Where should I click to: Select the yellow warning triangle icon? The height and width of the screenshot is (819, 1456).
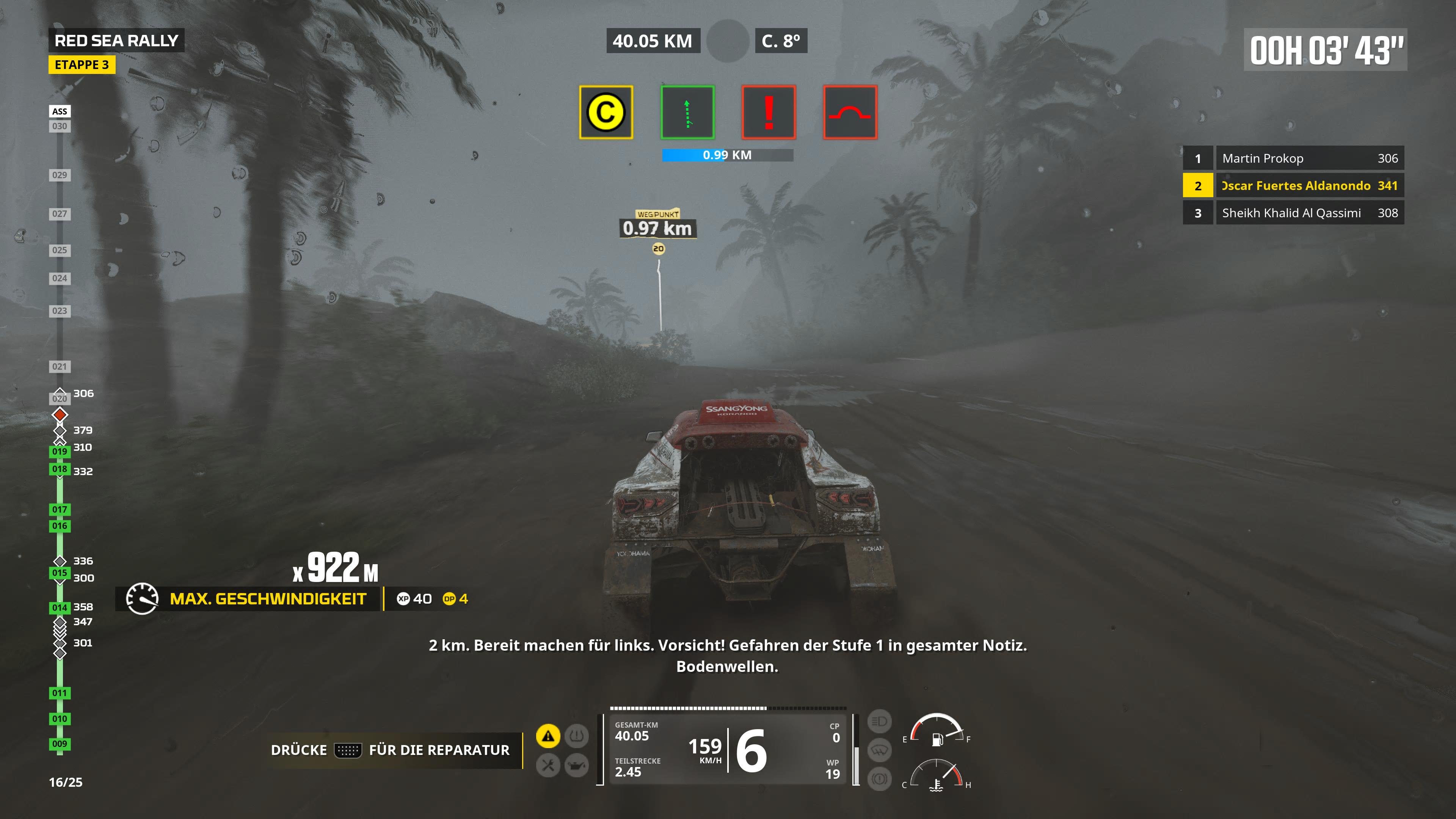(548, 735)
